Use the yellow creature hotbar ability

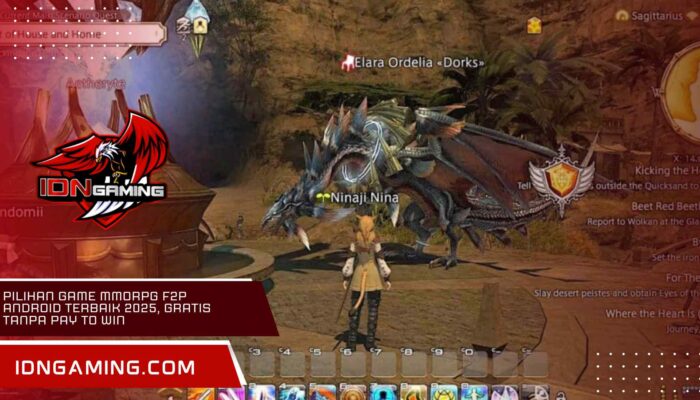tap(444, 393)
